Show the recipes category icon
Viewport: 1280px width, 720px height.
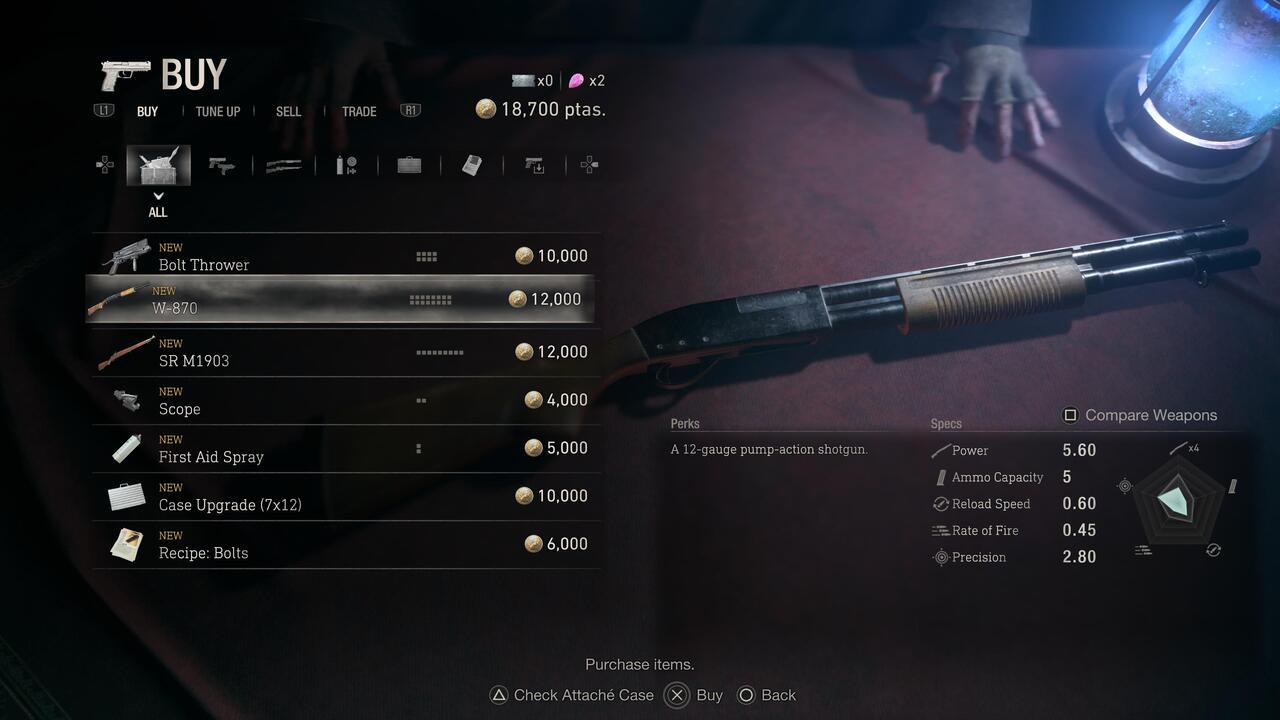click(x=472, y=166)
